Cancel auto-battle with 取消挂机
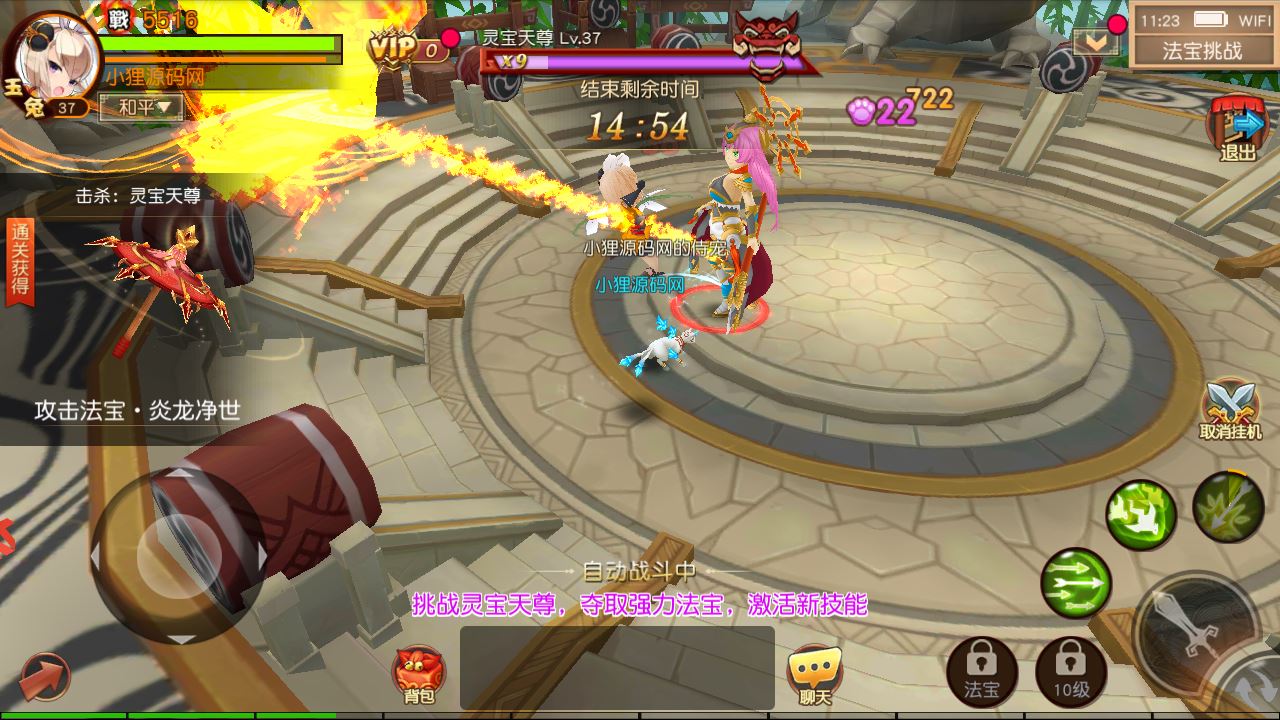Screen dimensions: 1280x720 1231,410
